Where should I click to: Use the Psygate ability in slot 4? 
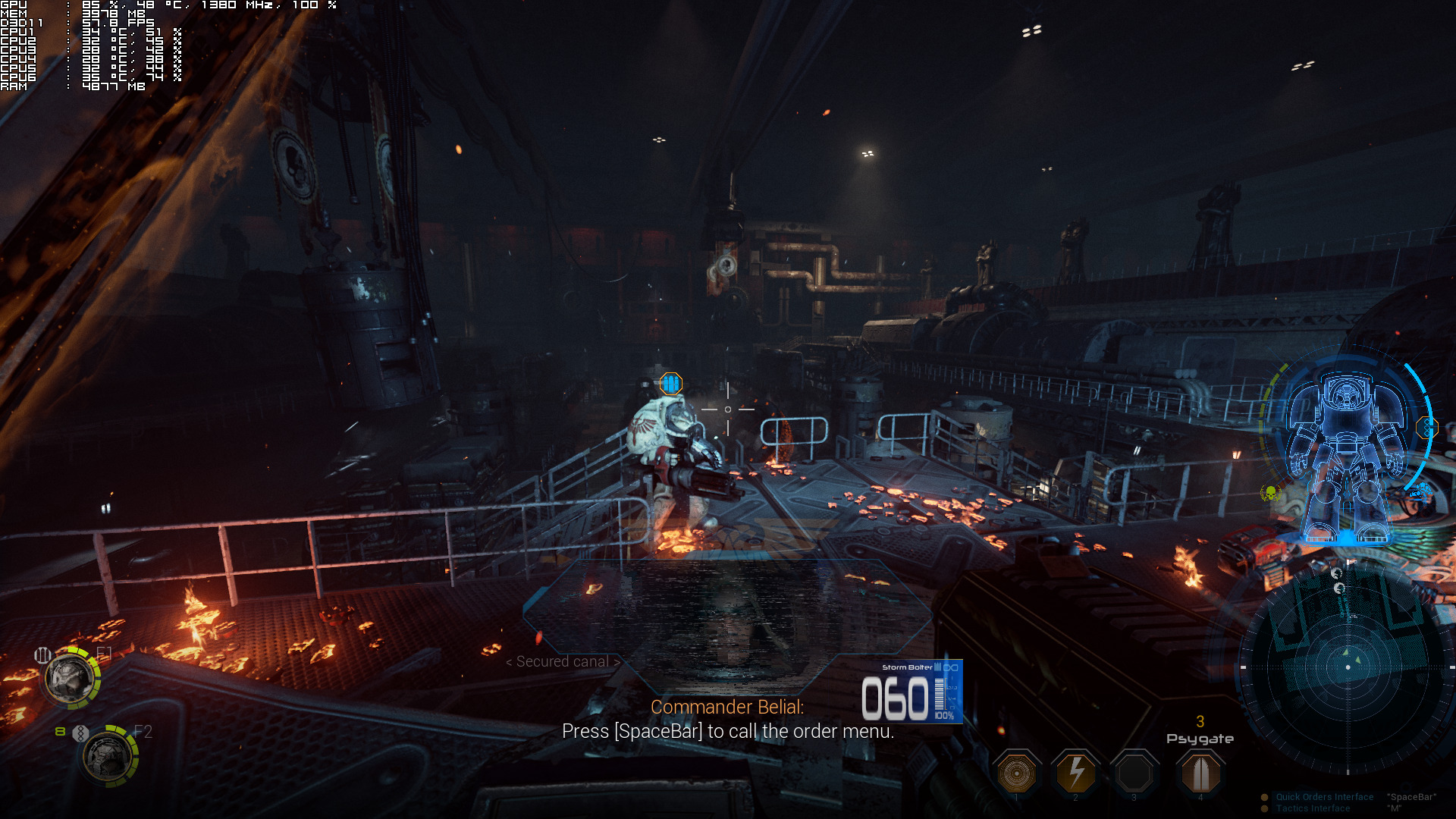click(x=1200, y=773)
